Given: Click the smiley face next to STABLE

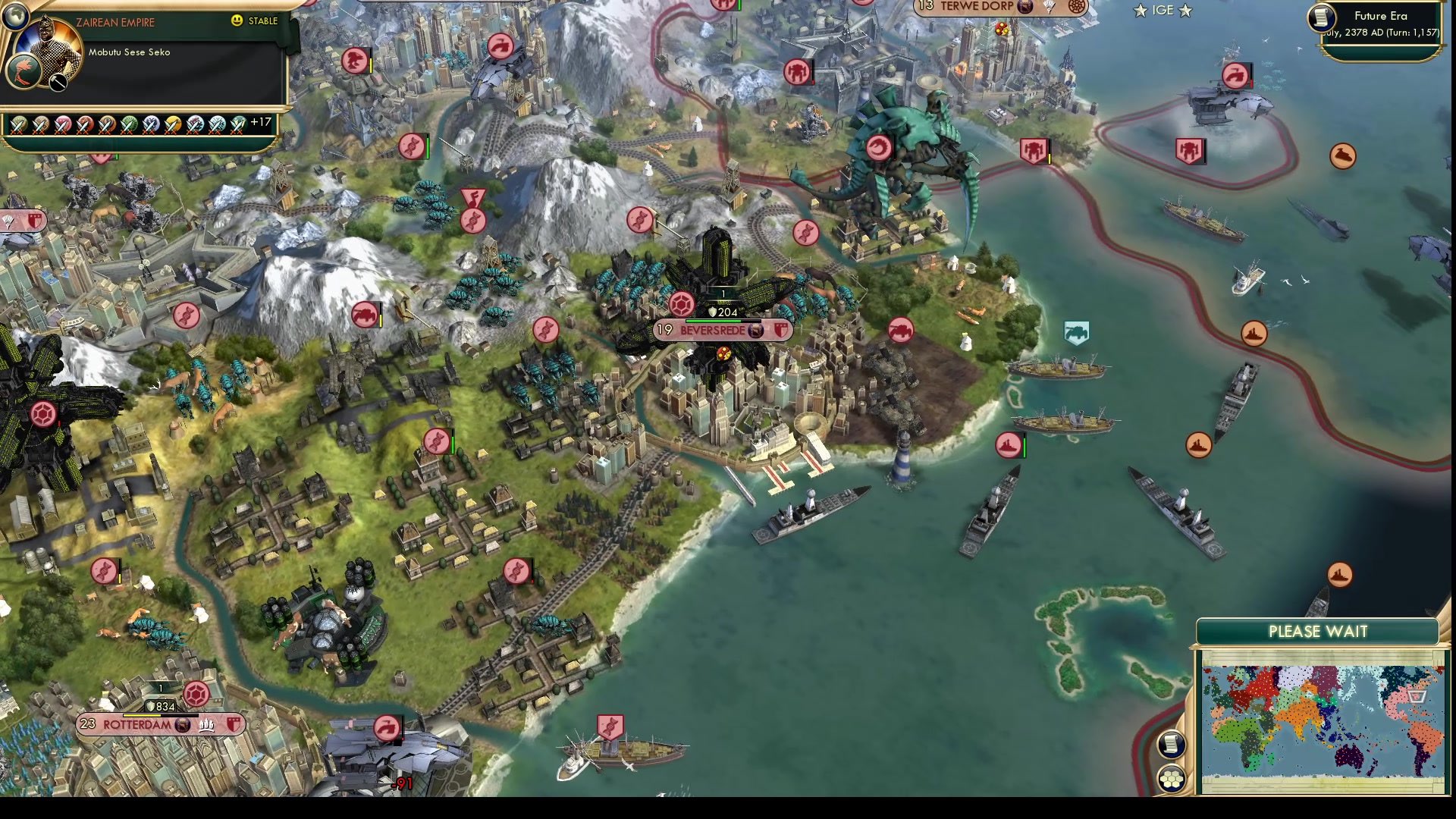Looking at the screenshot, I should [238, 21].
